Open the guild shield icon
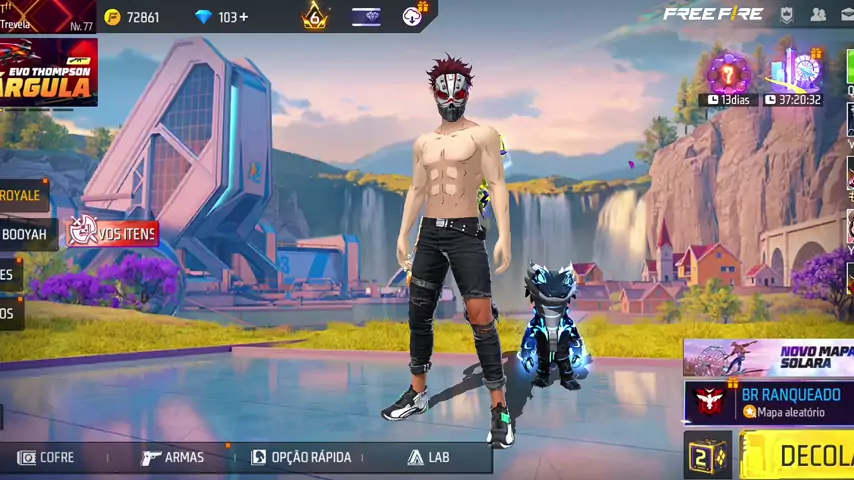 coord(787,14)
